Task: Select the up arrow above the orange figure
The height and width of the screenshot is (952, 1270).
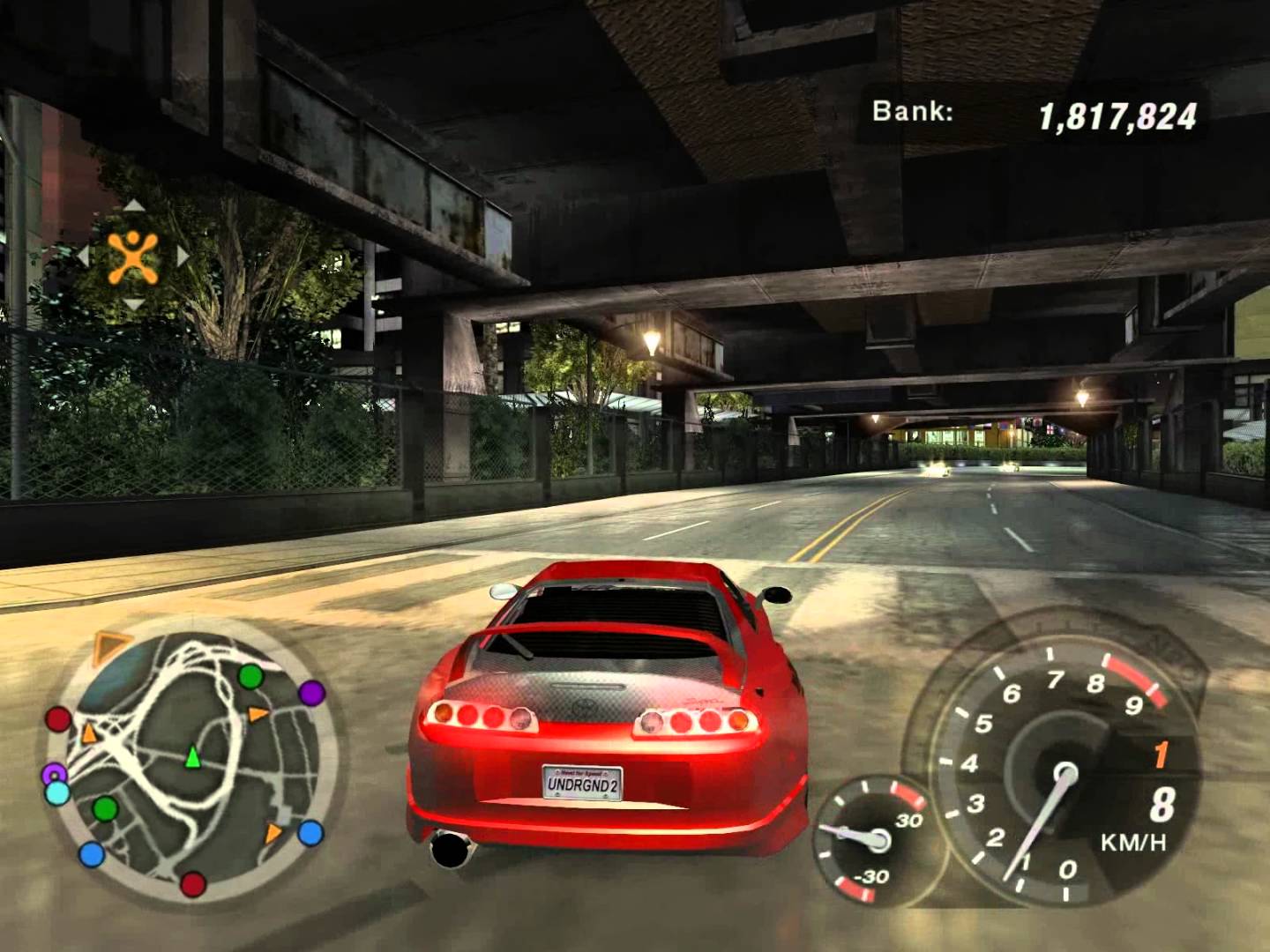Action: pyautogui.click(x=133, y=206)
